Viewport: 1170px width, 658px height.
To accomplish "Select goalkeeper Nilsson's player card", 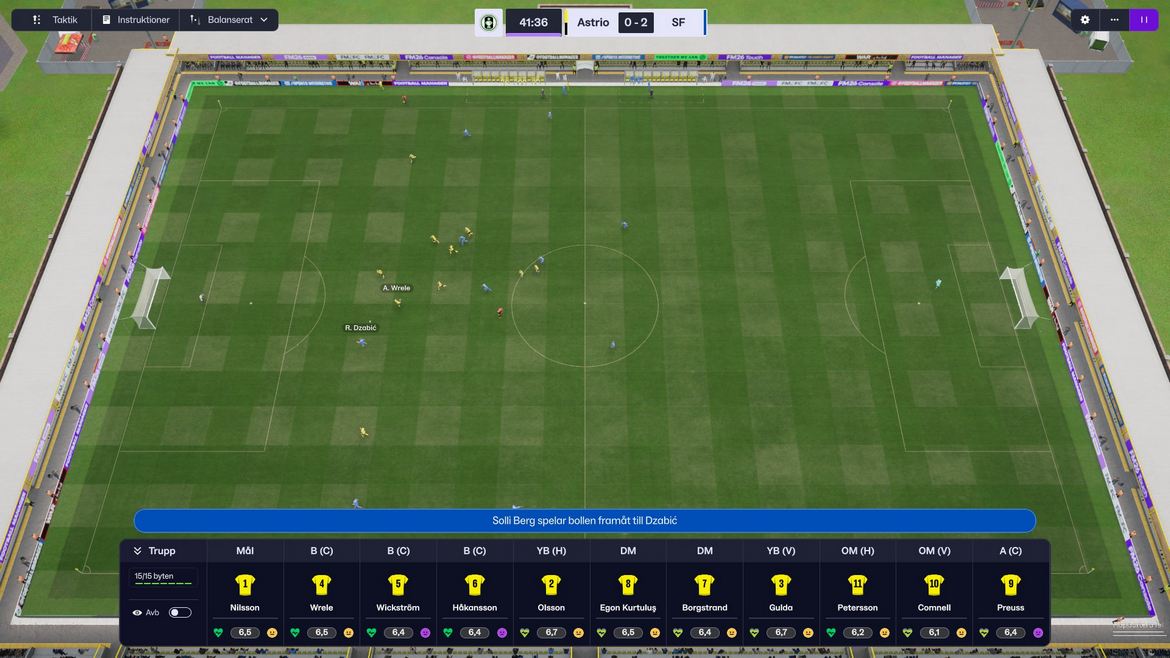I will (x=245, y=593).
